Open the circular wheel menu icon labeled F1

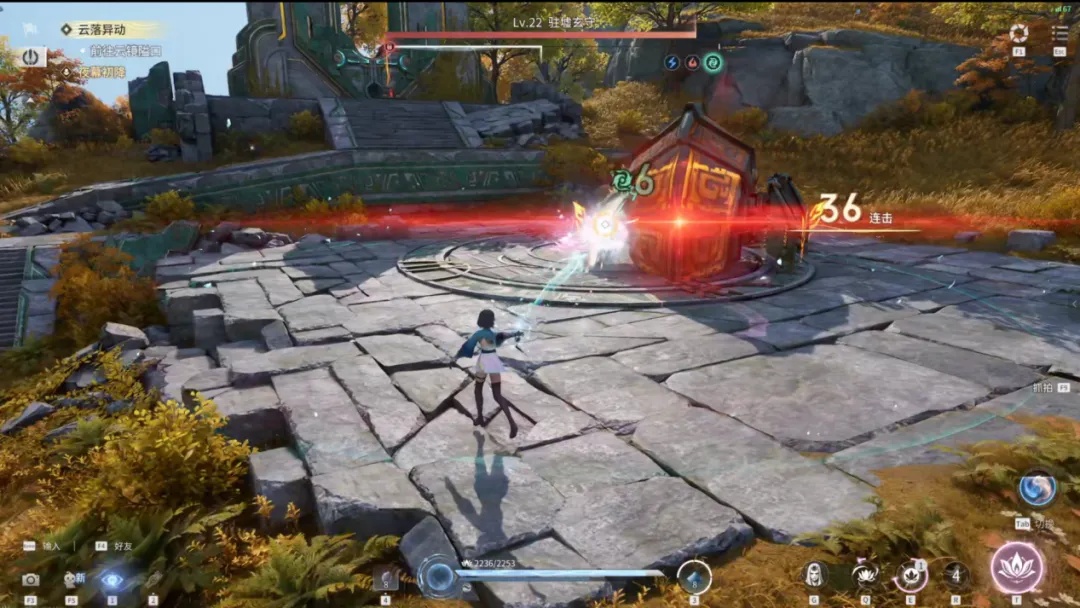point(1018,33)
